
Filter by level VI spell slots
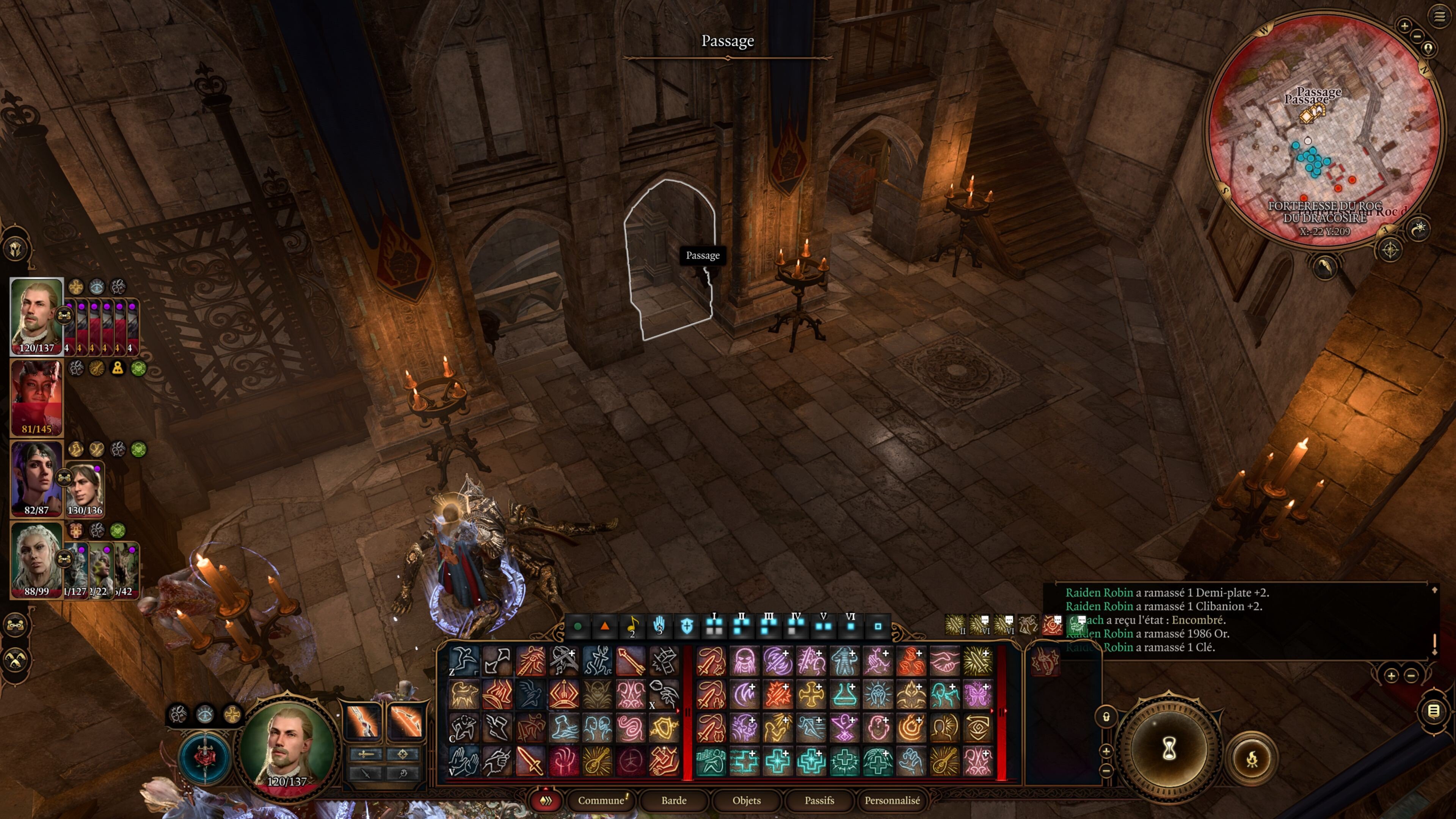point(850,625)
